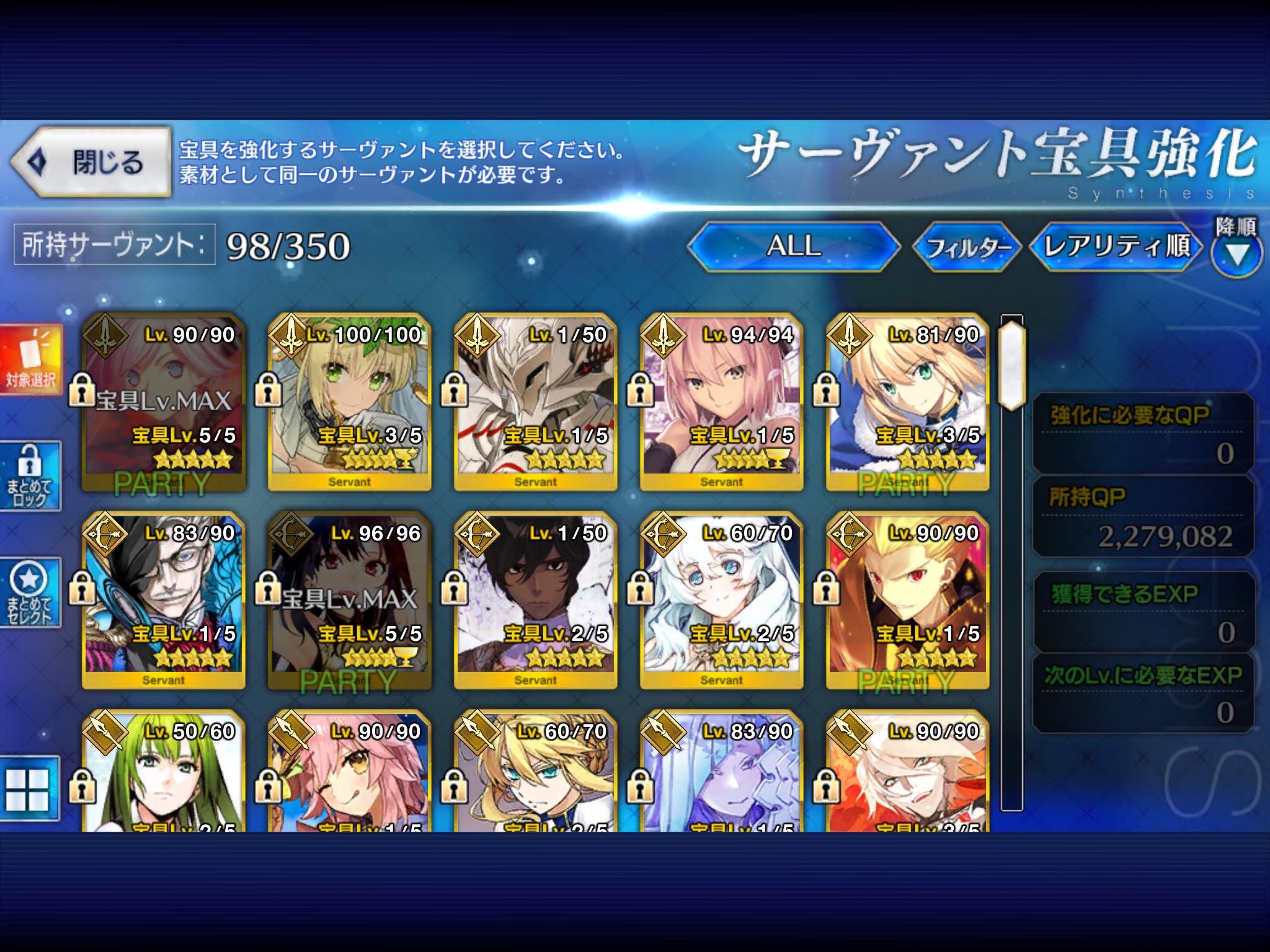Screen dimensions: 1270x952
Task: Close the Noble Phantasm enhancement screen
Action: tap(91, 162)
